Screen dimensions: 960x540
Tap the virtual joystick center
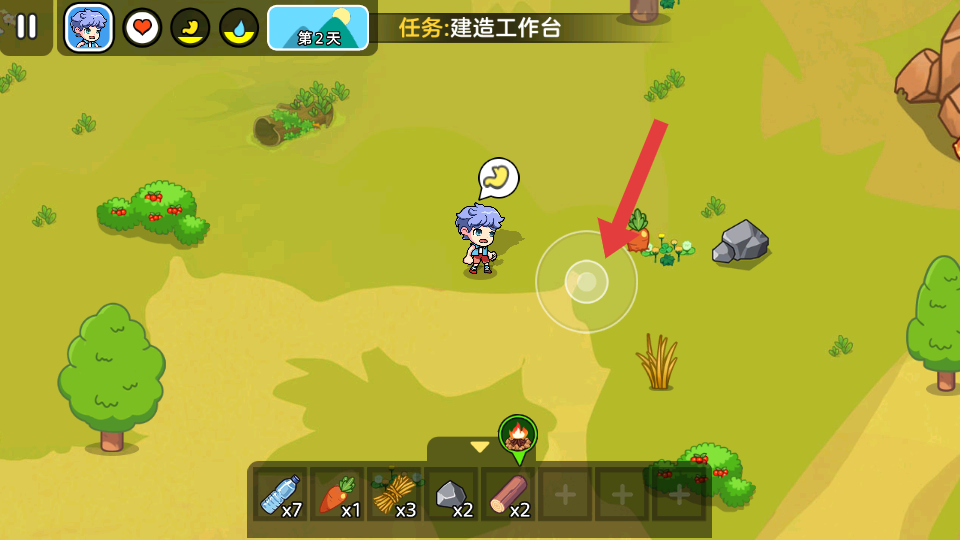[x=586, y=282]
